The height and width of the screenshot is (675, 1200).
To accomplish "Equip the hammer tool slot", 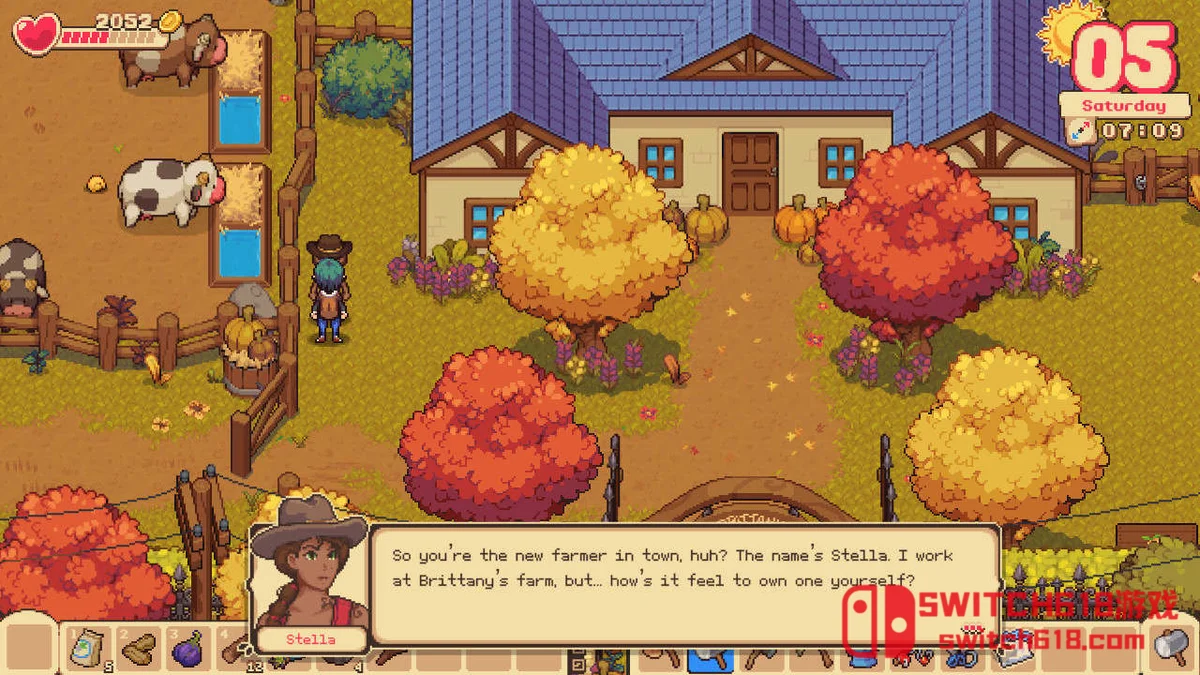I will click(x=1168, y=646).
